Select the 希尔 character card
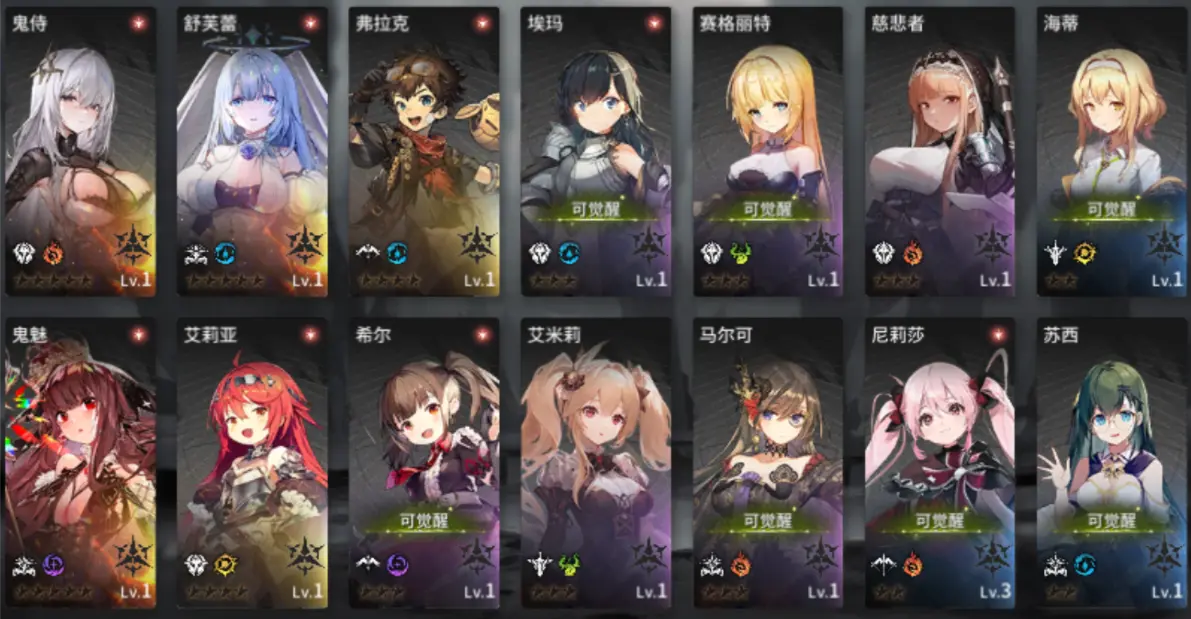Image resolution: width=1191 pixels, height=619 pixels. [424, 462]
